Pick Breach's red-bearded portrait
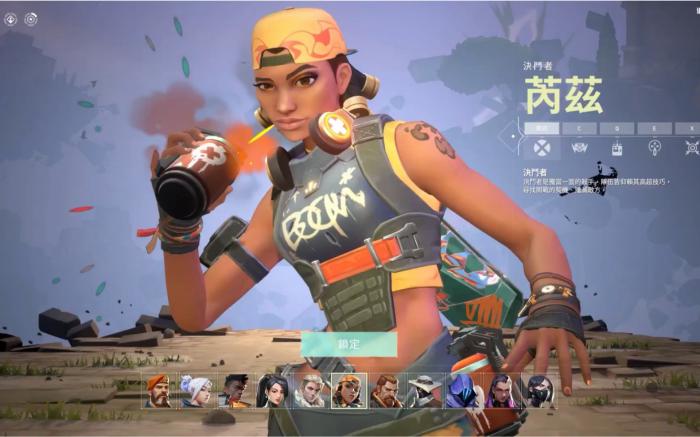This screenshot has width=700, height=437. (386, 390)
